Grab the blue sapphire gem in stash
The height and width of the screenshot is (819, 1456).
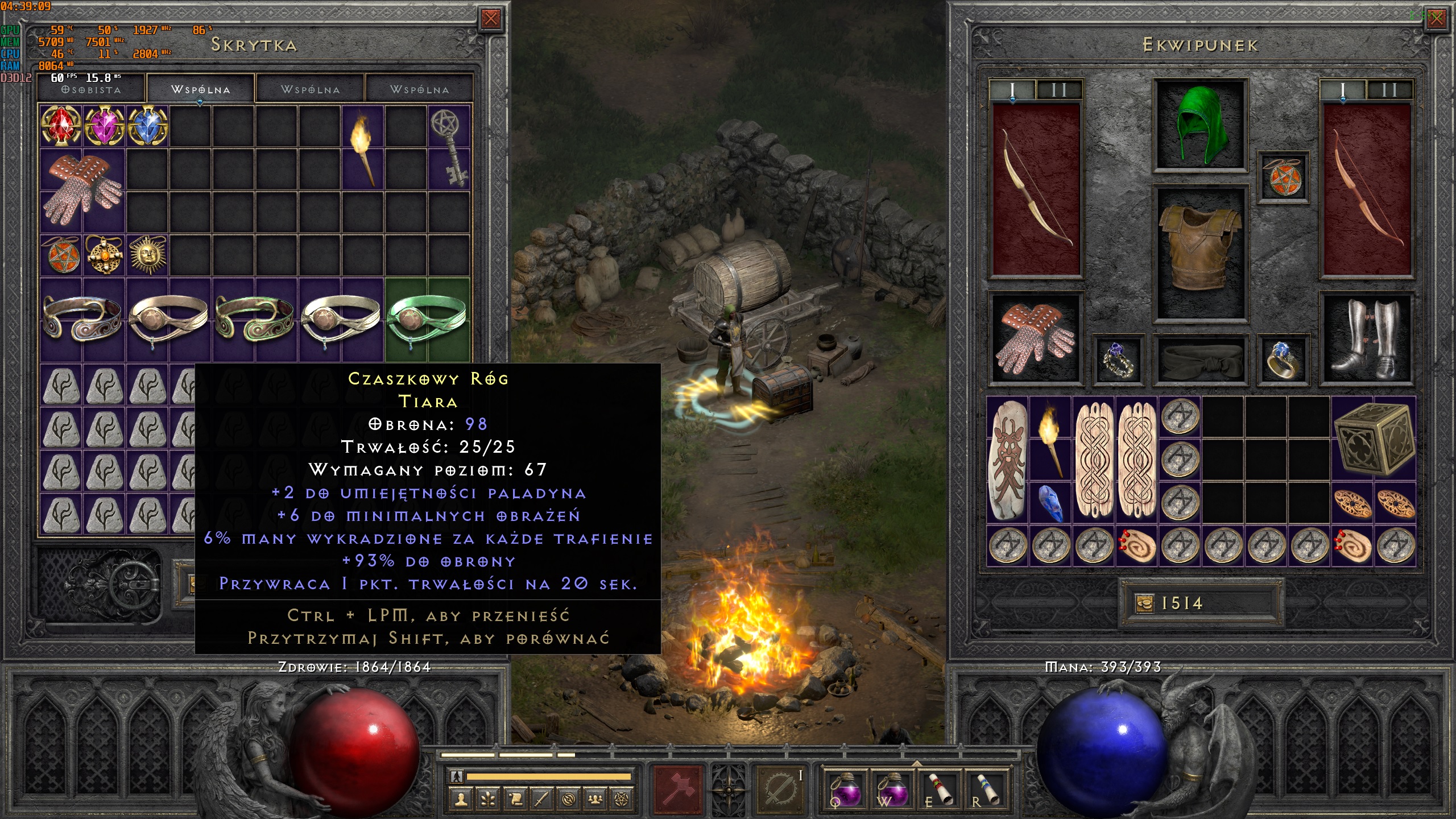coord(147,126)
